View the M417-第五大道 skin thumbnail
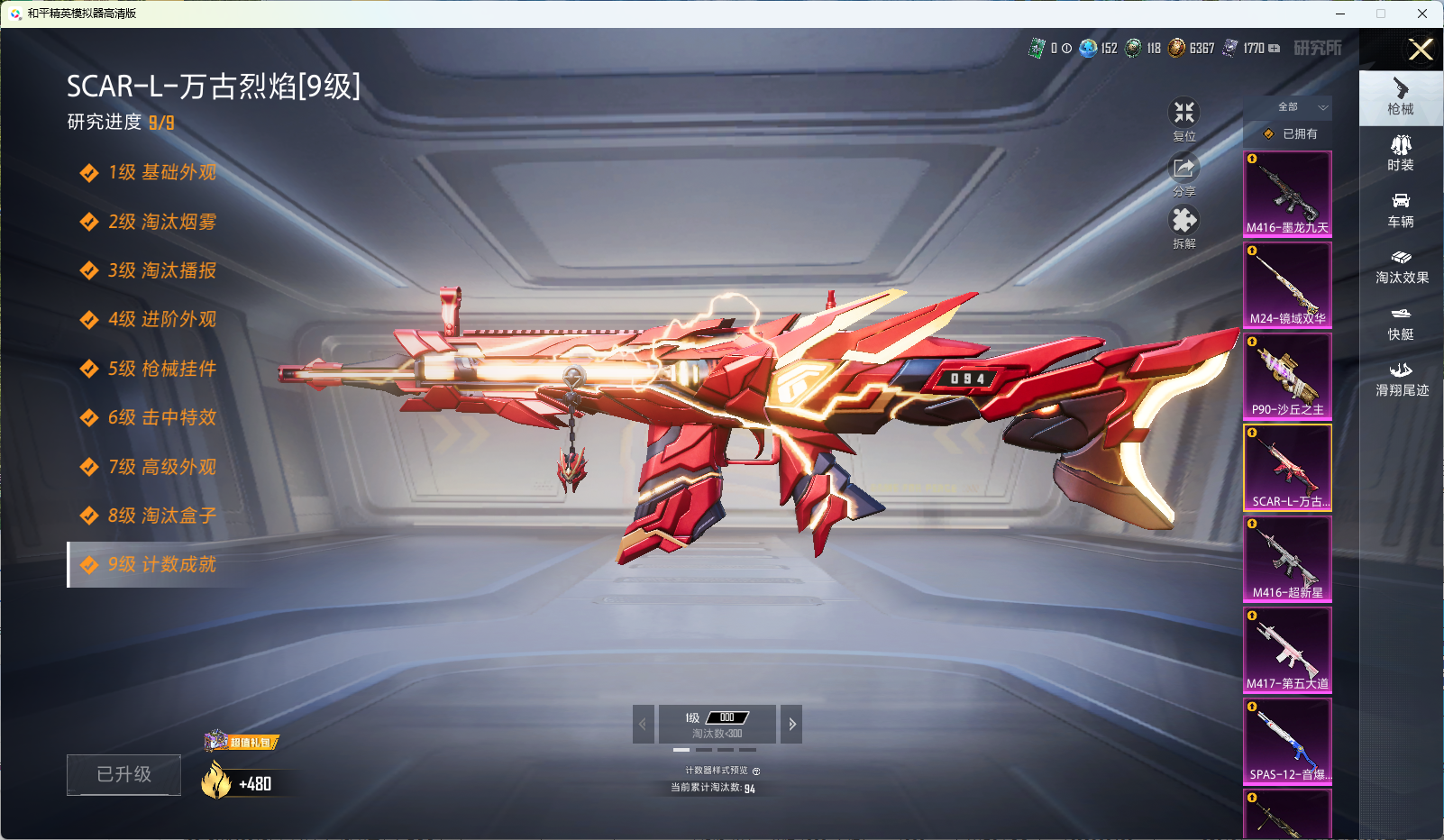 point(1287,650)
